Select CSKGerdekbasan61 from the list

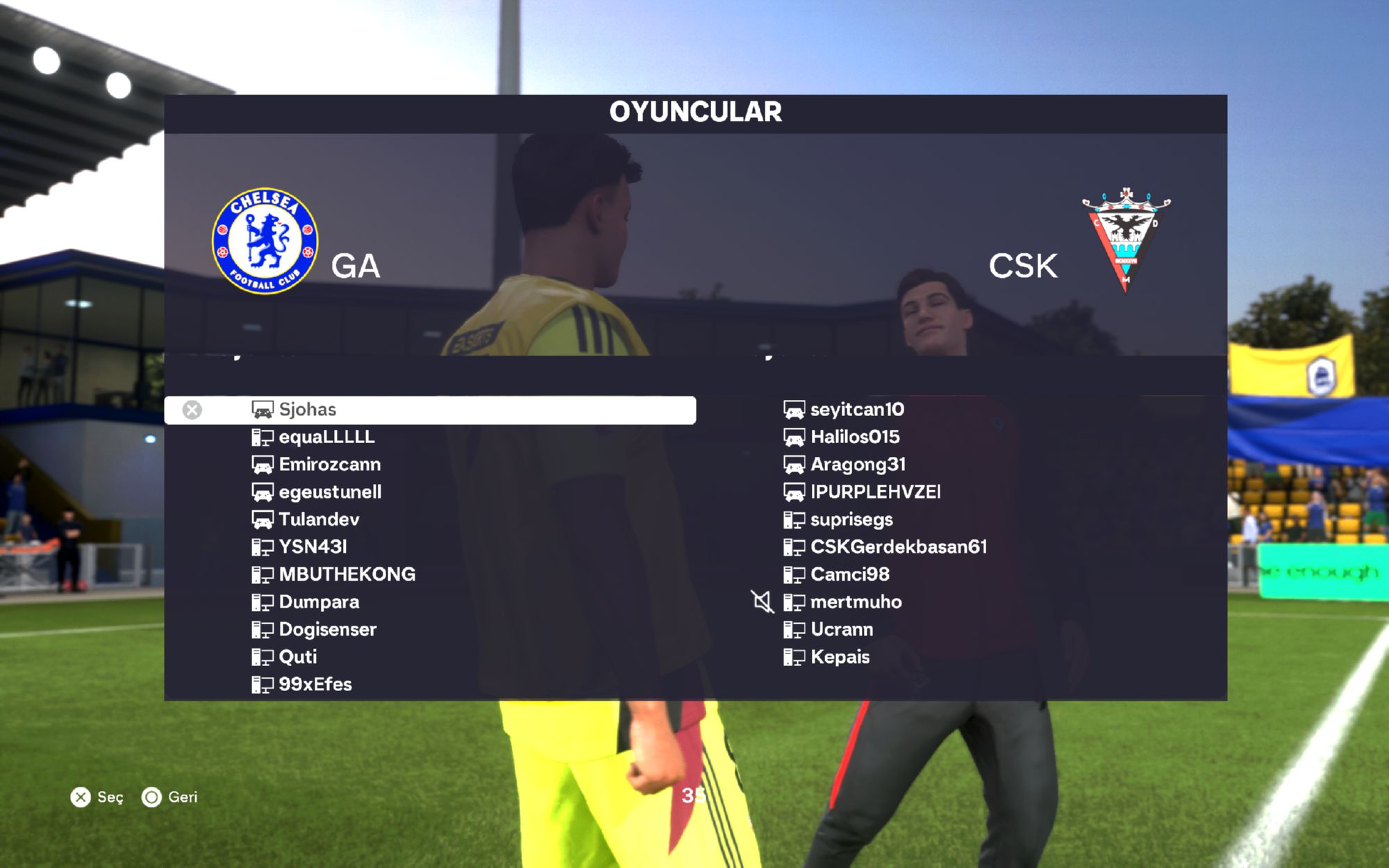coord(898,547)
